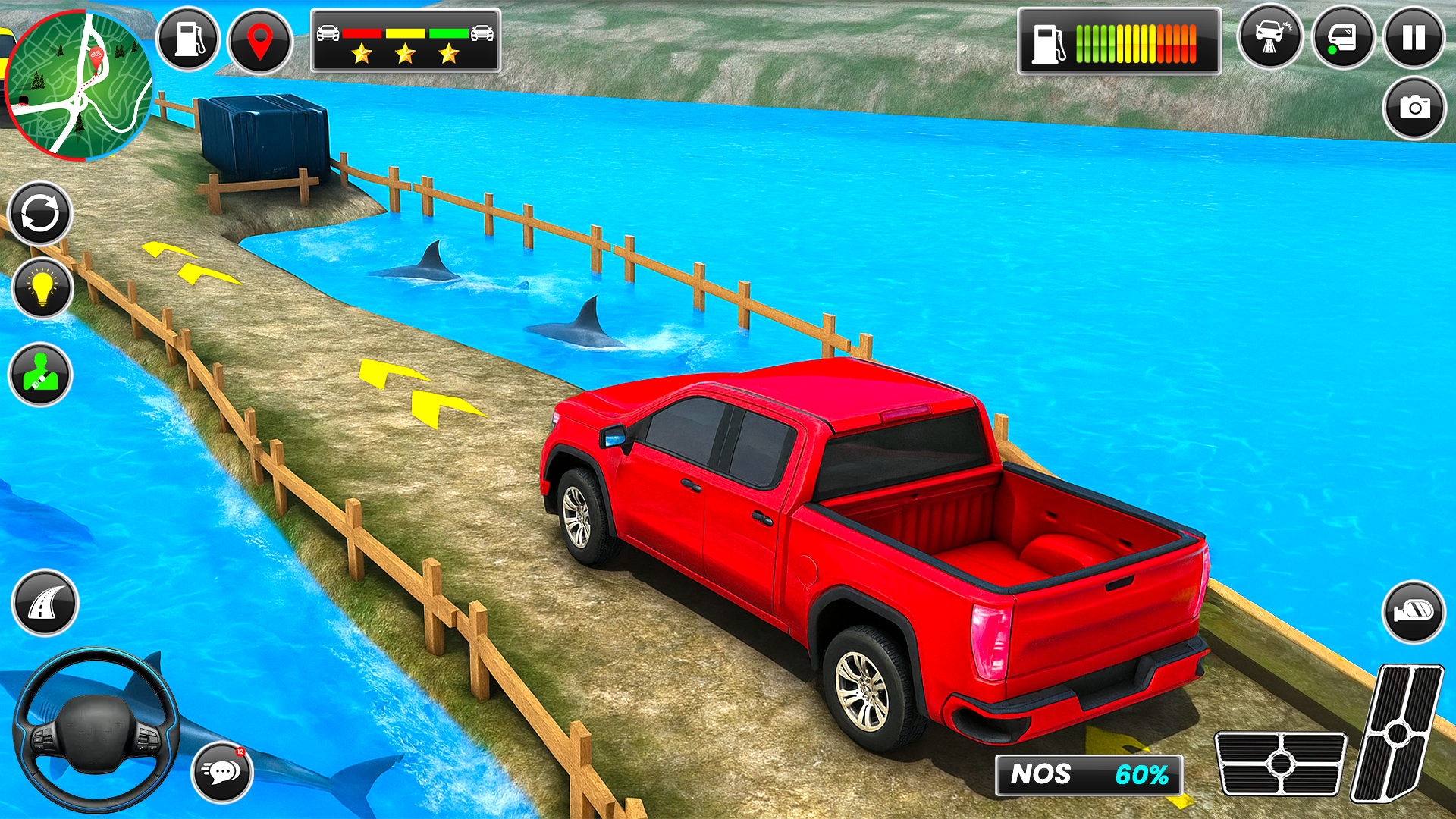Image resolution: width=1456 pixels, height=819 pixels.
Task: Open the red location pin button
Action: tap(259, 41)
